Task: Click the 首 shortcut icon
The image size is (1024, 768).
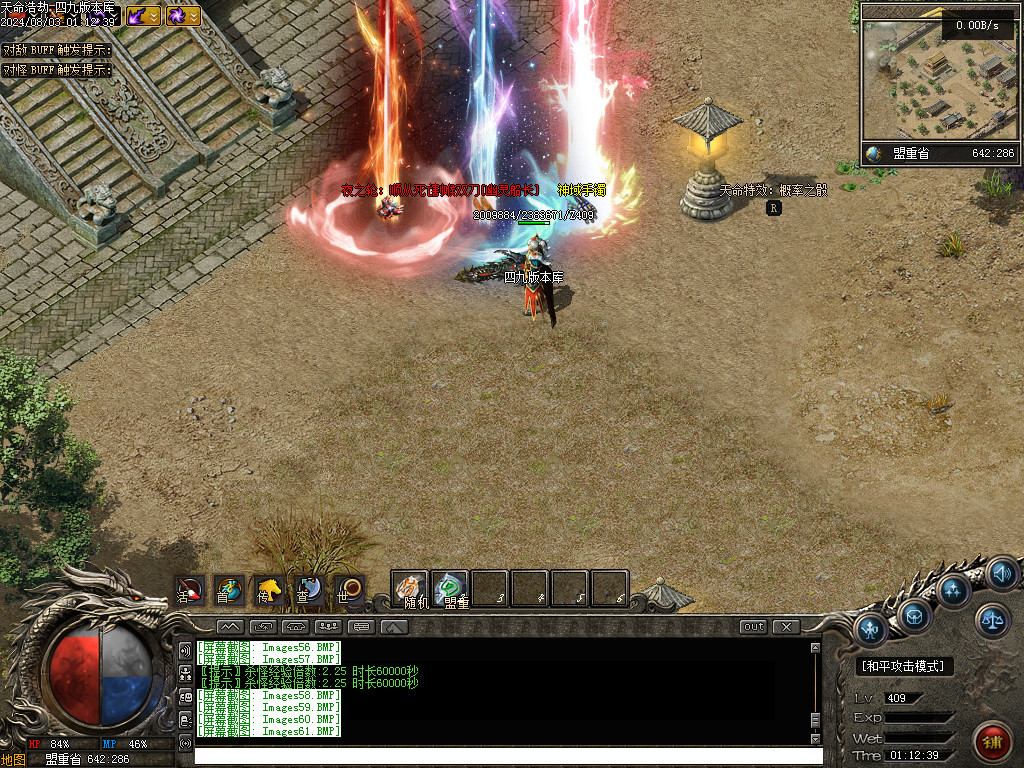Action: point(230,590)
